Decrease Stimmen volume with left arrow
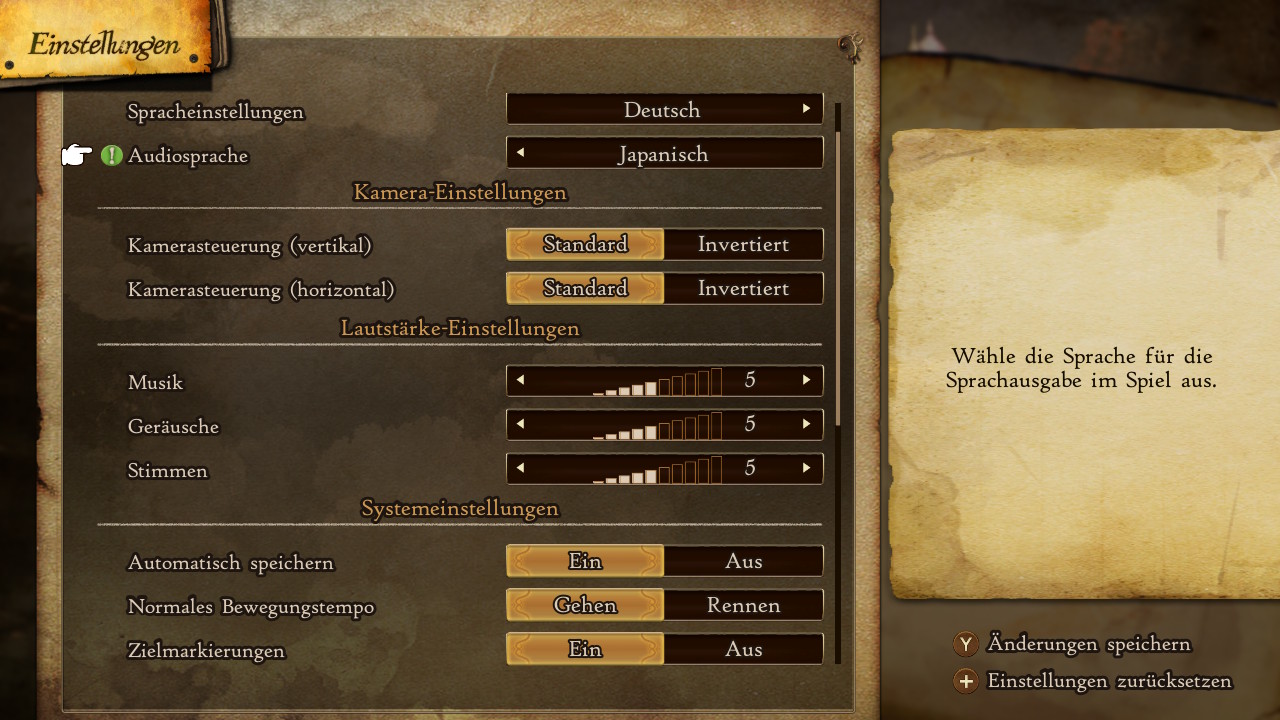 click(520, 468)
